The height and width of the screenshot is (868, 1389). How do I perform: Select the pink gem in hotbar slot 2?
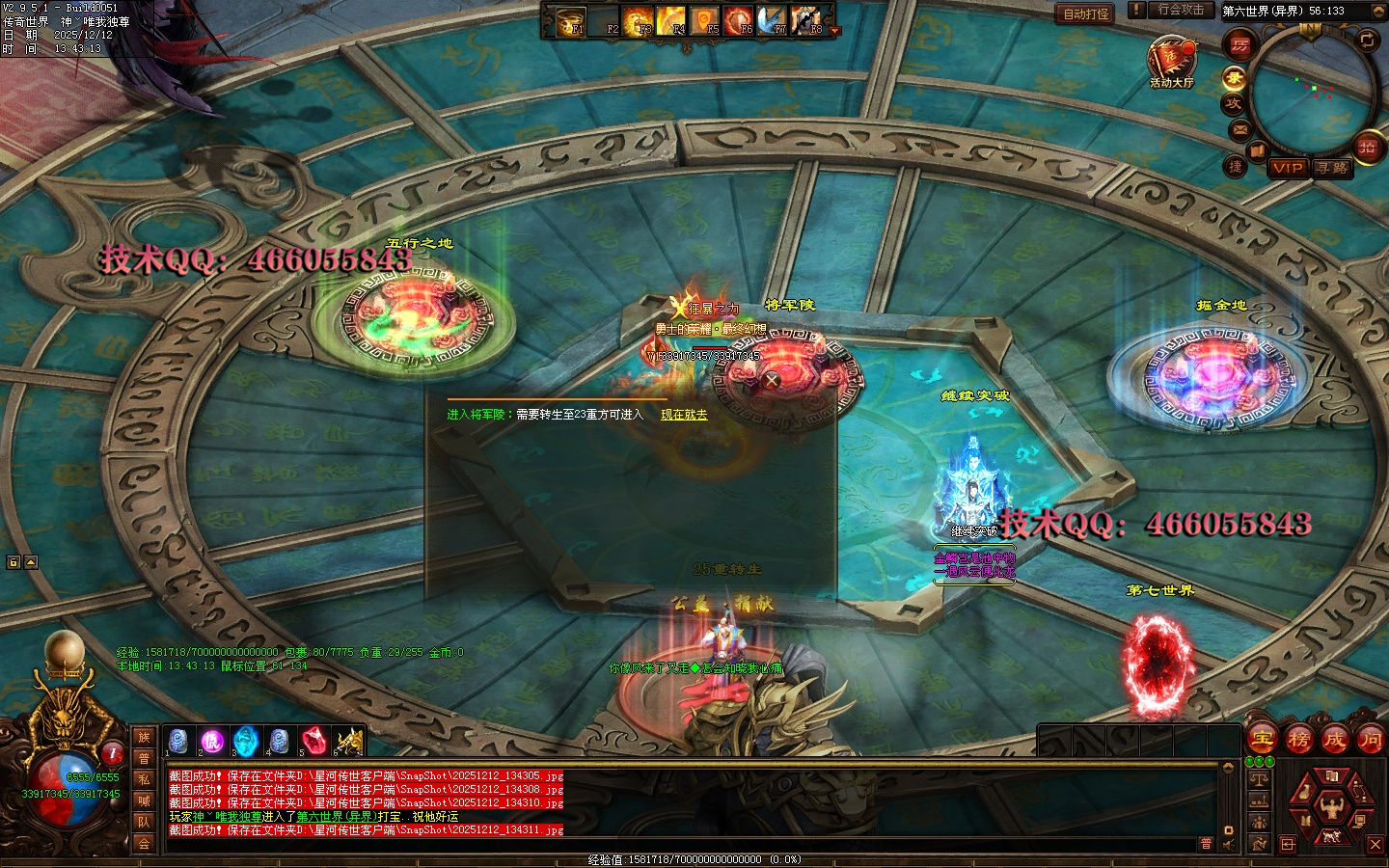pyautogui.click(x=212, y=741)
